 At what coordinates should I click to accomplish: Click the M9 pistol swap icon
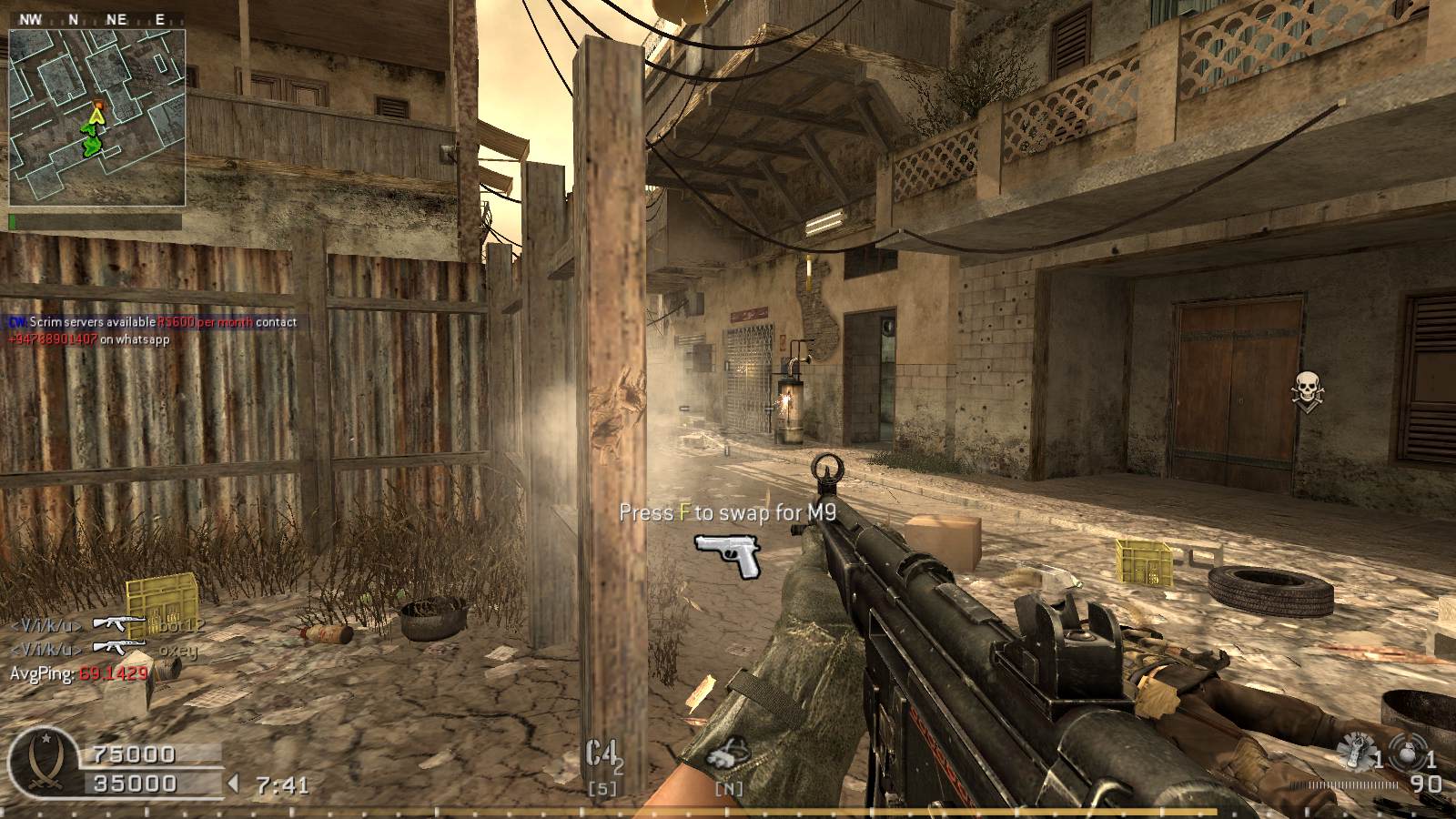point(728,555)
